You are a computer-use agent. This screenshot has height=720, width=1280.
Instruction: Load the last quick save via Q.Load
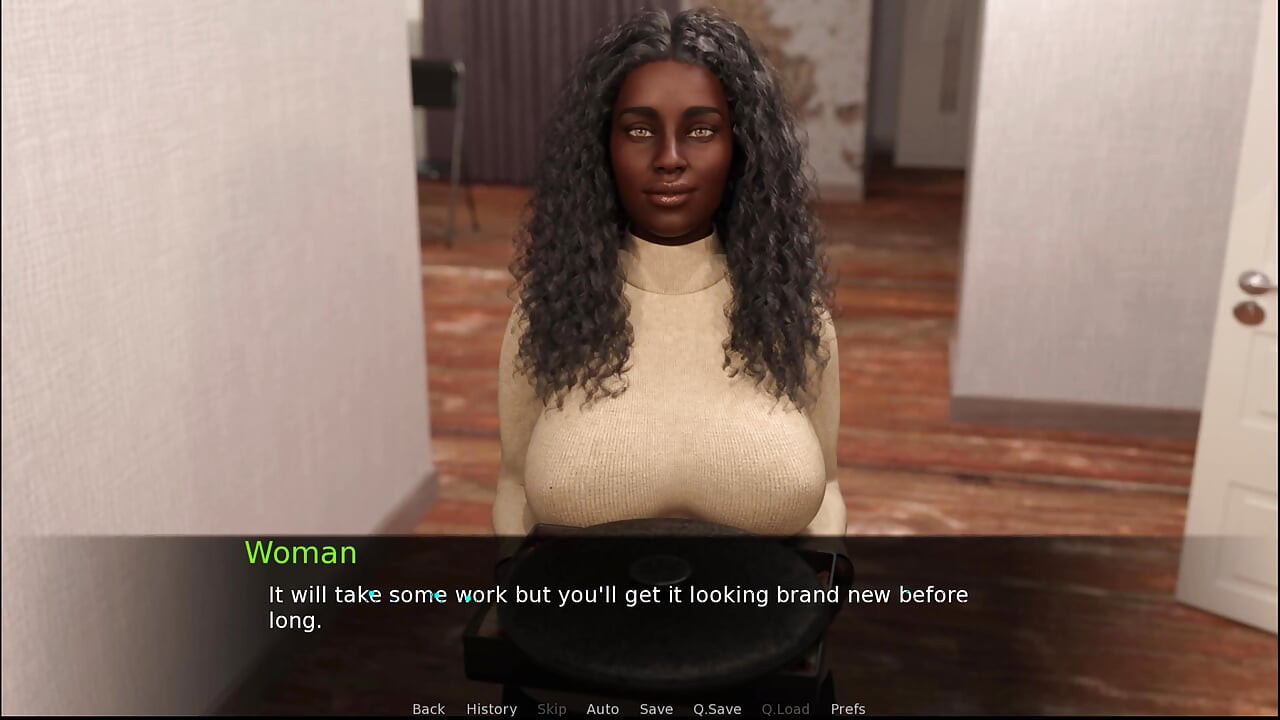tap(785, 708)
